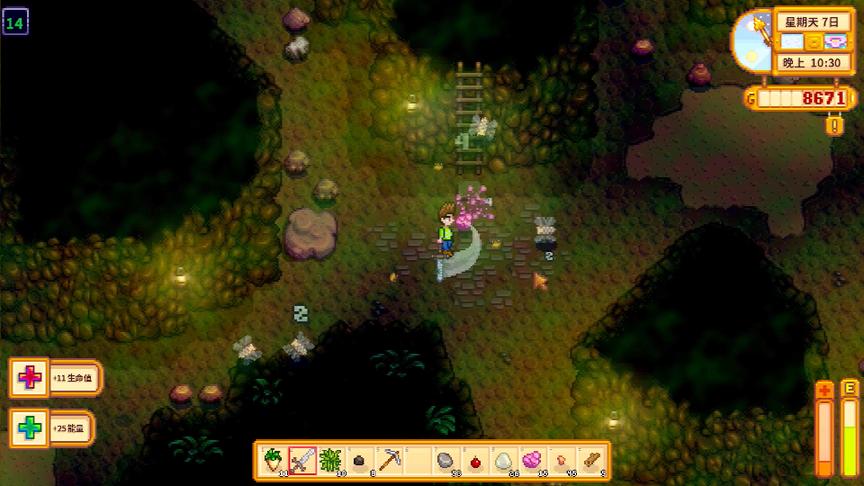Select the pickaxe hotbar slot

389,460
